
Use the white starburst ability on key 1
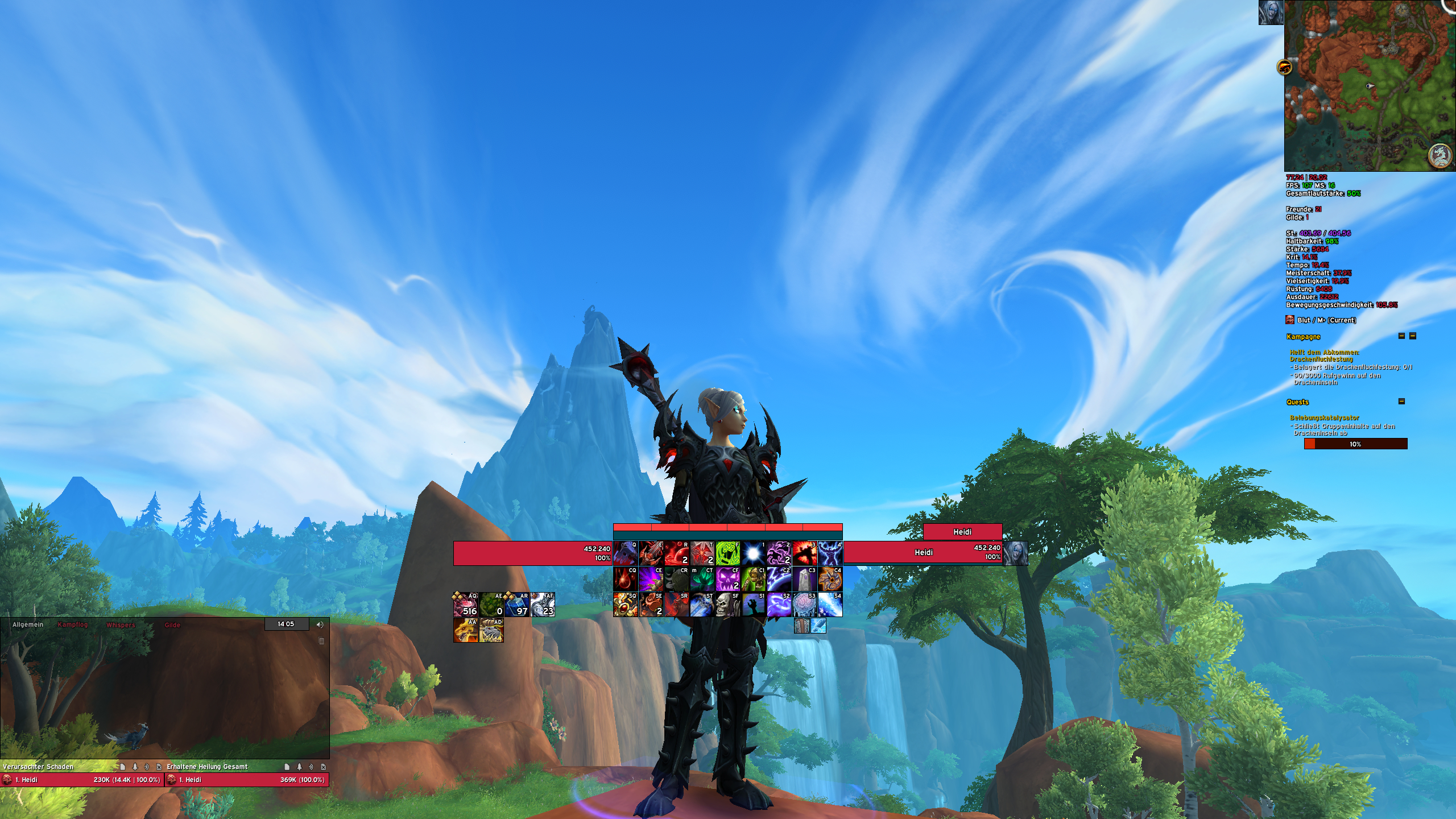pyautogui.click(x=753, y=553)
